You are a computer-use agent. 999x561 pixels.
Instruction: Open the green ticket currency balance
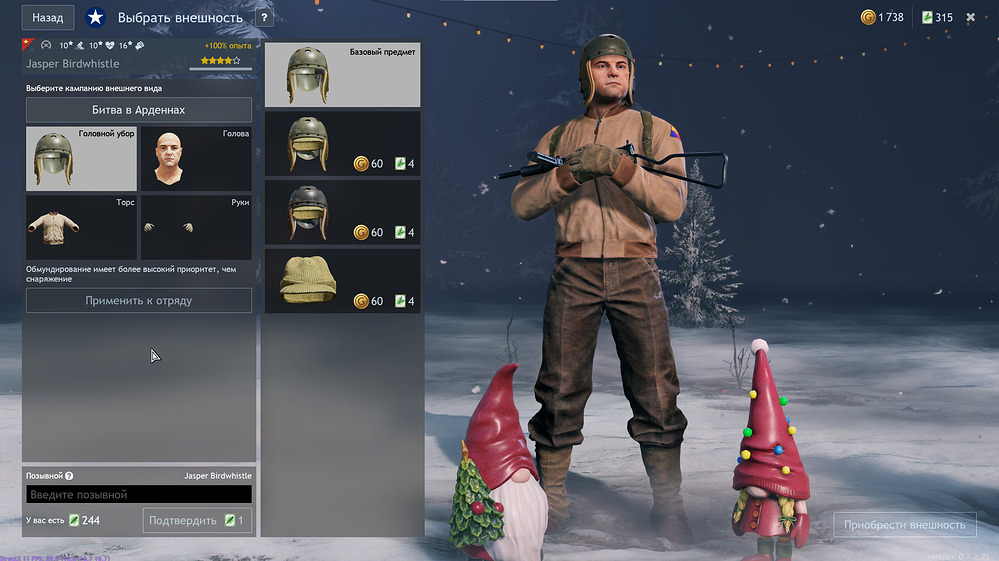point(937,17)
